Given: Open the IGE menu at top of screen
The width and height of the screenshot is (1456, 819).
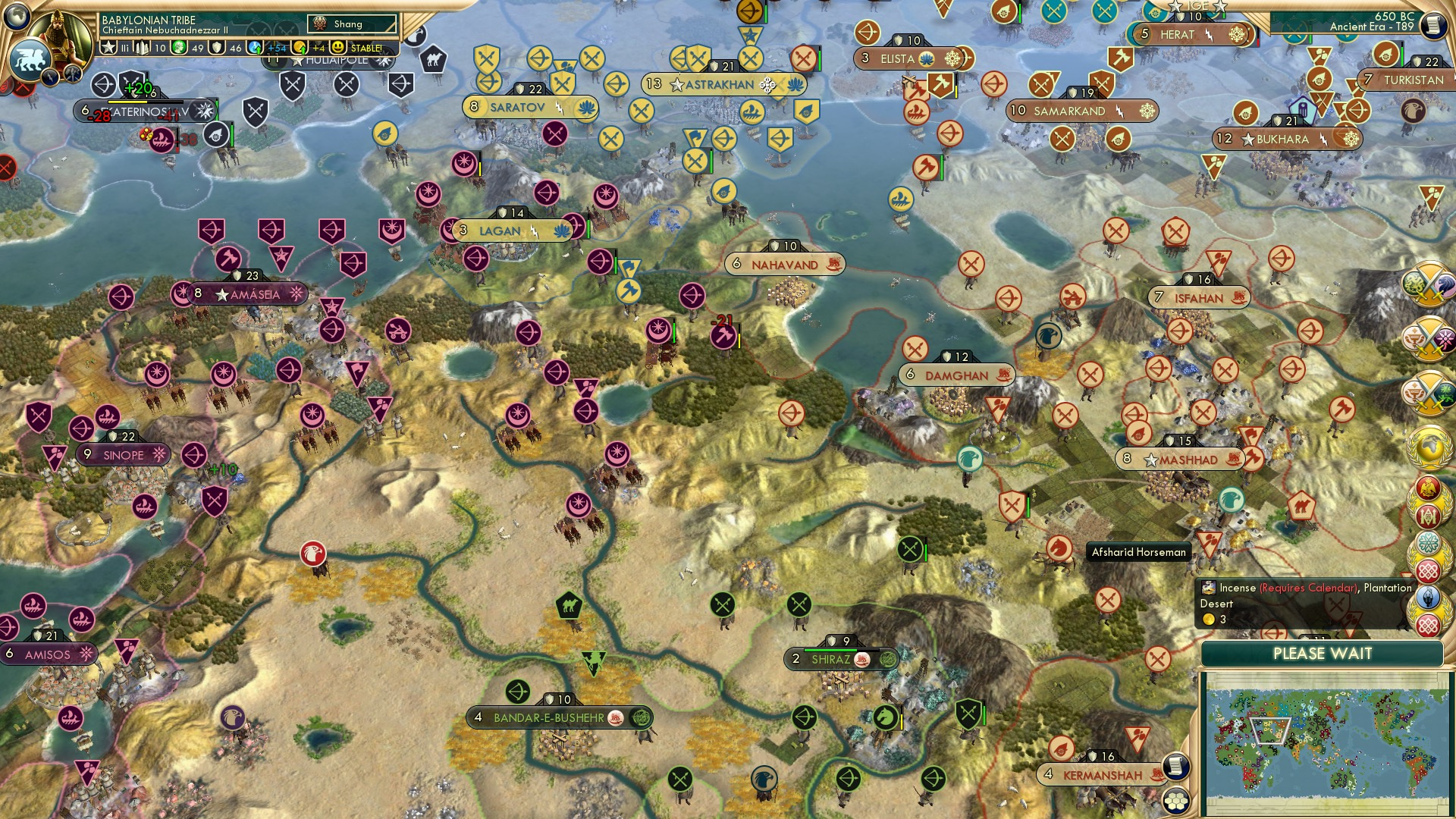Looking at the screenshot, I should tap(1198, 6).
